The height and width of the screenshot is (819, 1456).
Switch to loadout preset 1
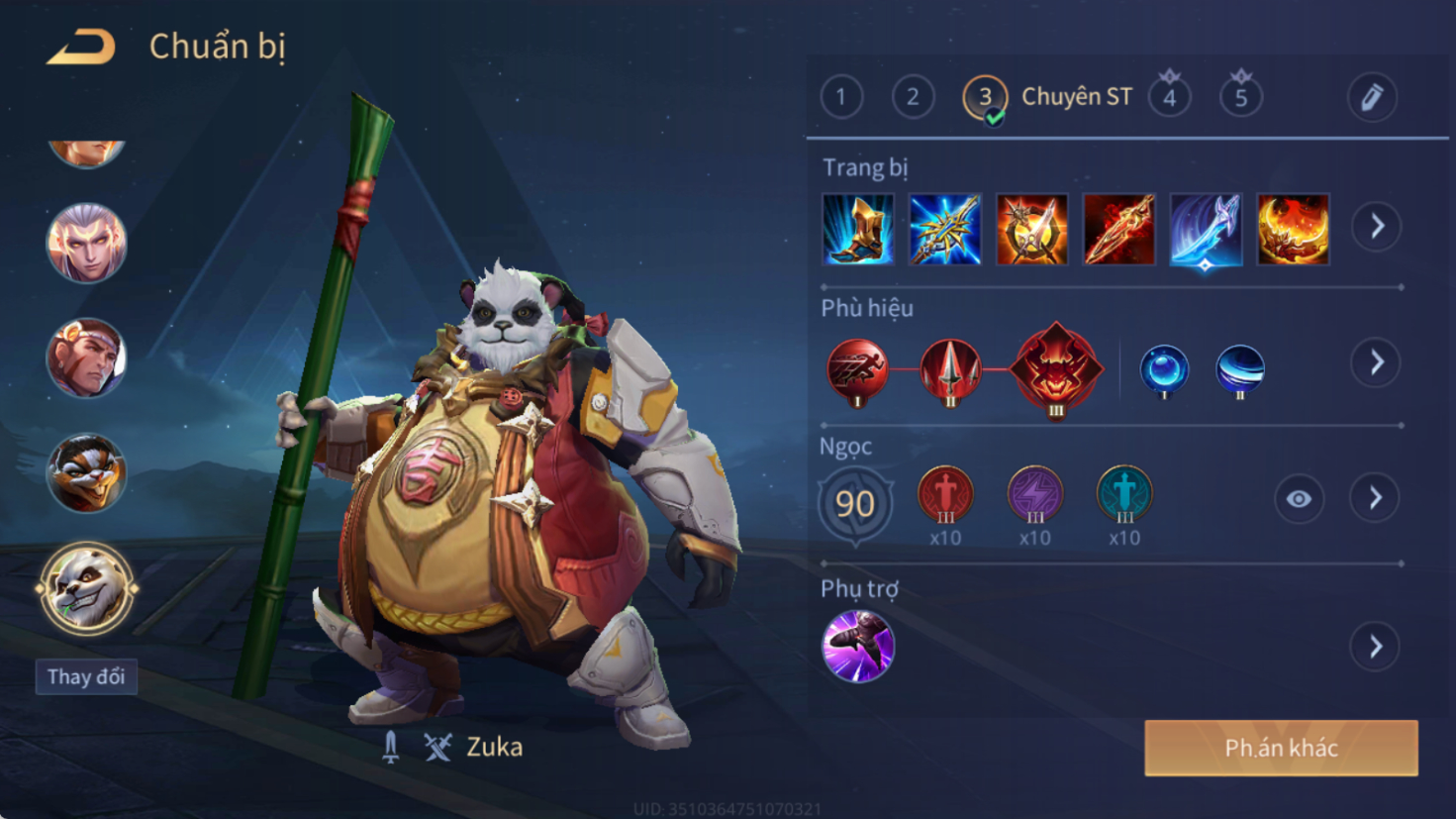[841, 97]
